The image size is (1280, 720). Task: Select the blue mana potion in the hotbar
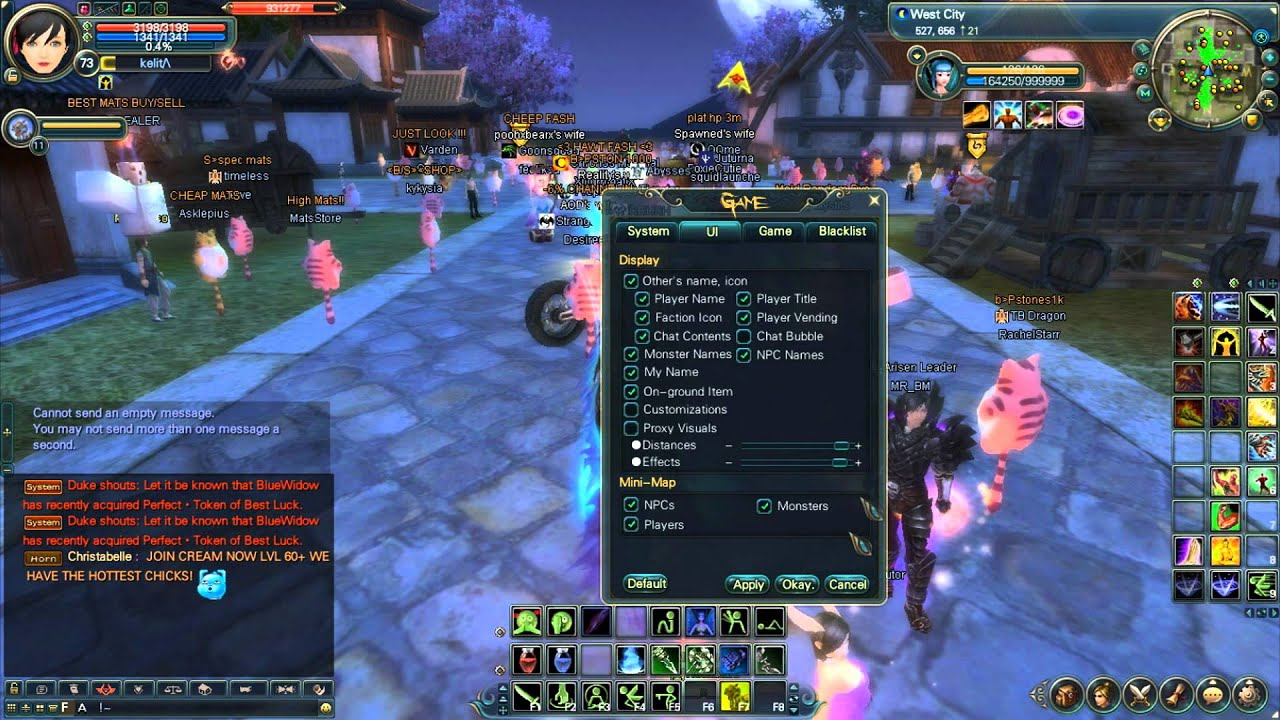(x=563, y=658)
